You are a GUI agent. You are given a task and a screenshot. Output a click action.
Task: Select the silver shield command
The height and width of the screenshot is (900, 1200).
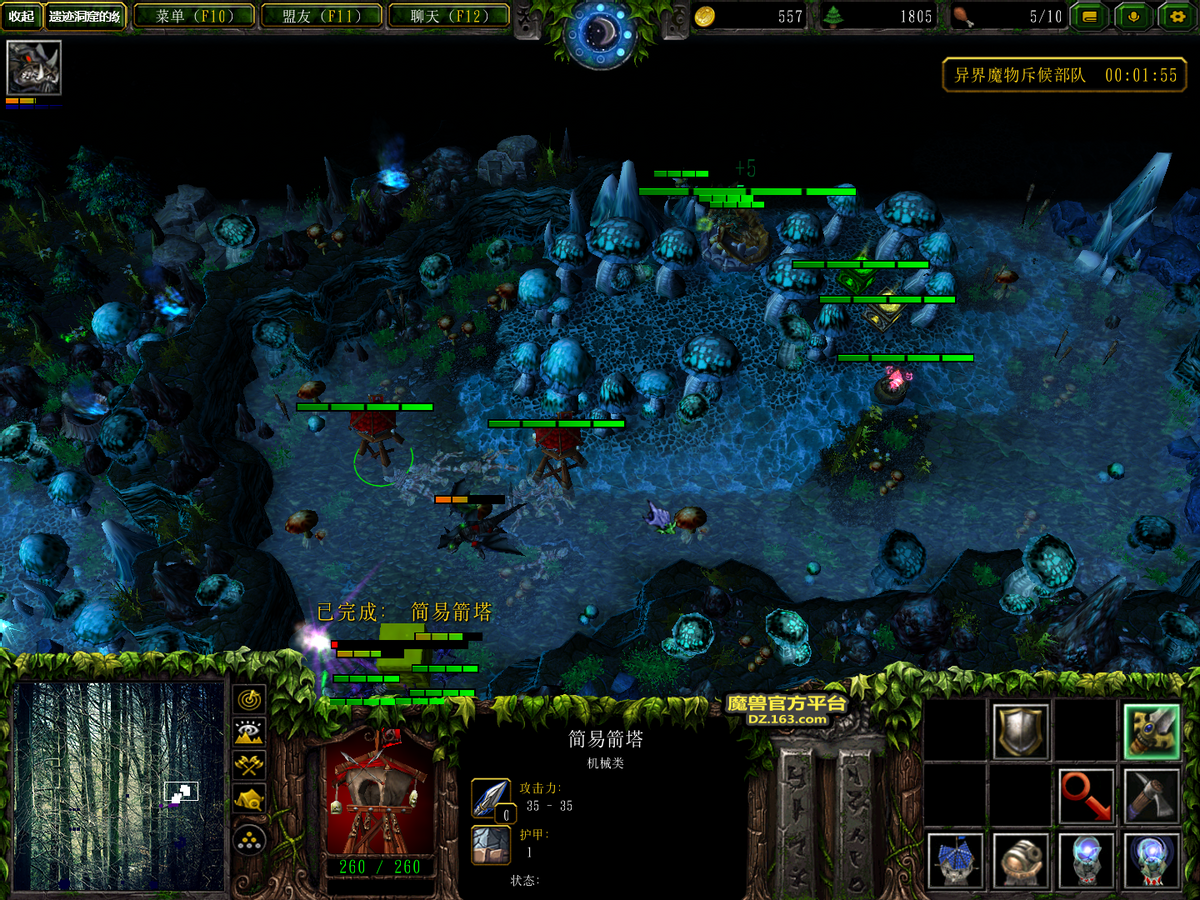[1021, 732]
